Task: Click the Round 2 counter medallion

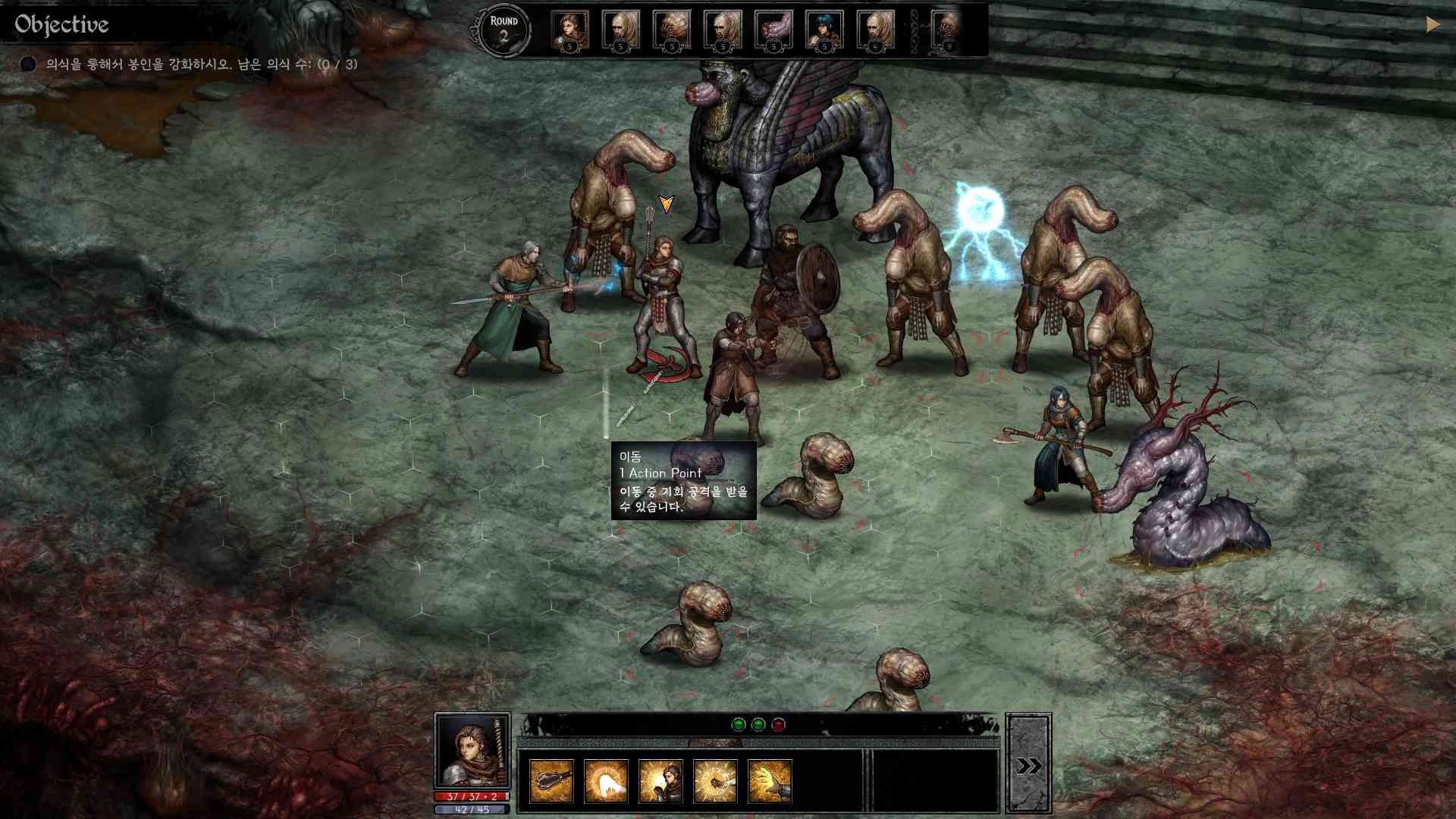Action: pyautogui.click(x=504, y=30)
